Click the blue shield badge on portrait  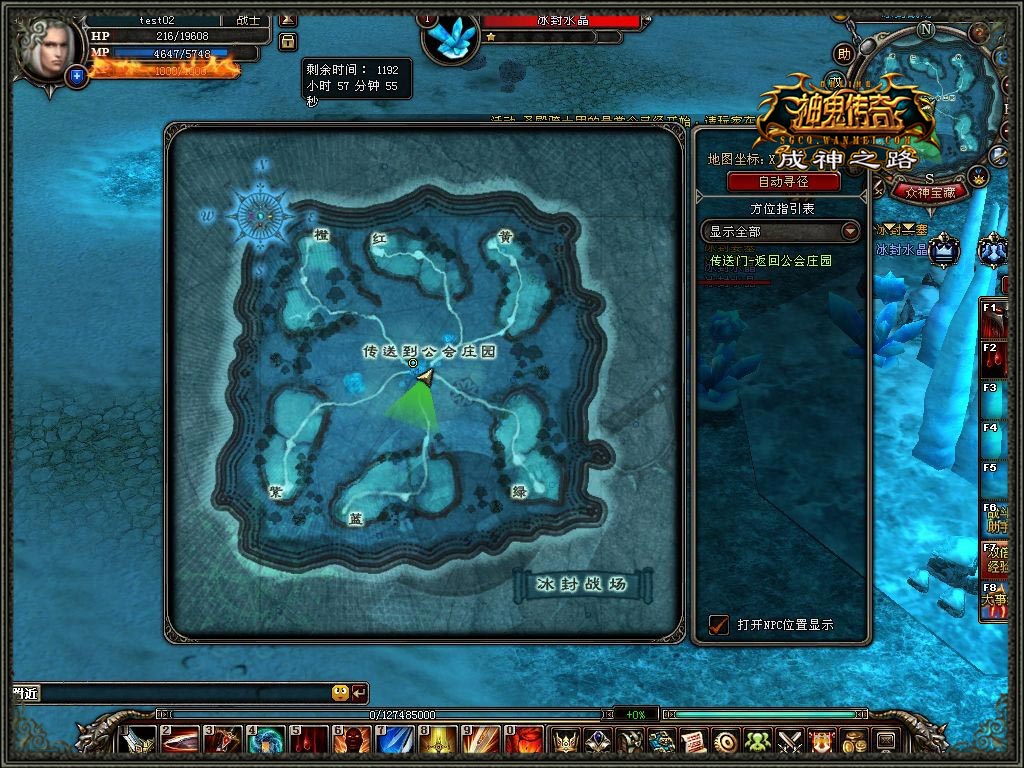tap(77, 75)
